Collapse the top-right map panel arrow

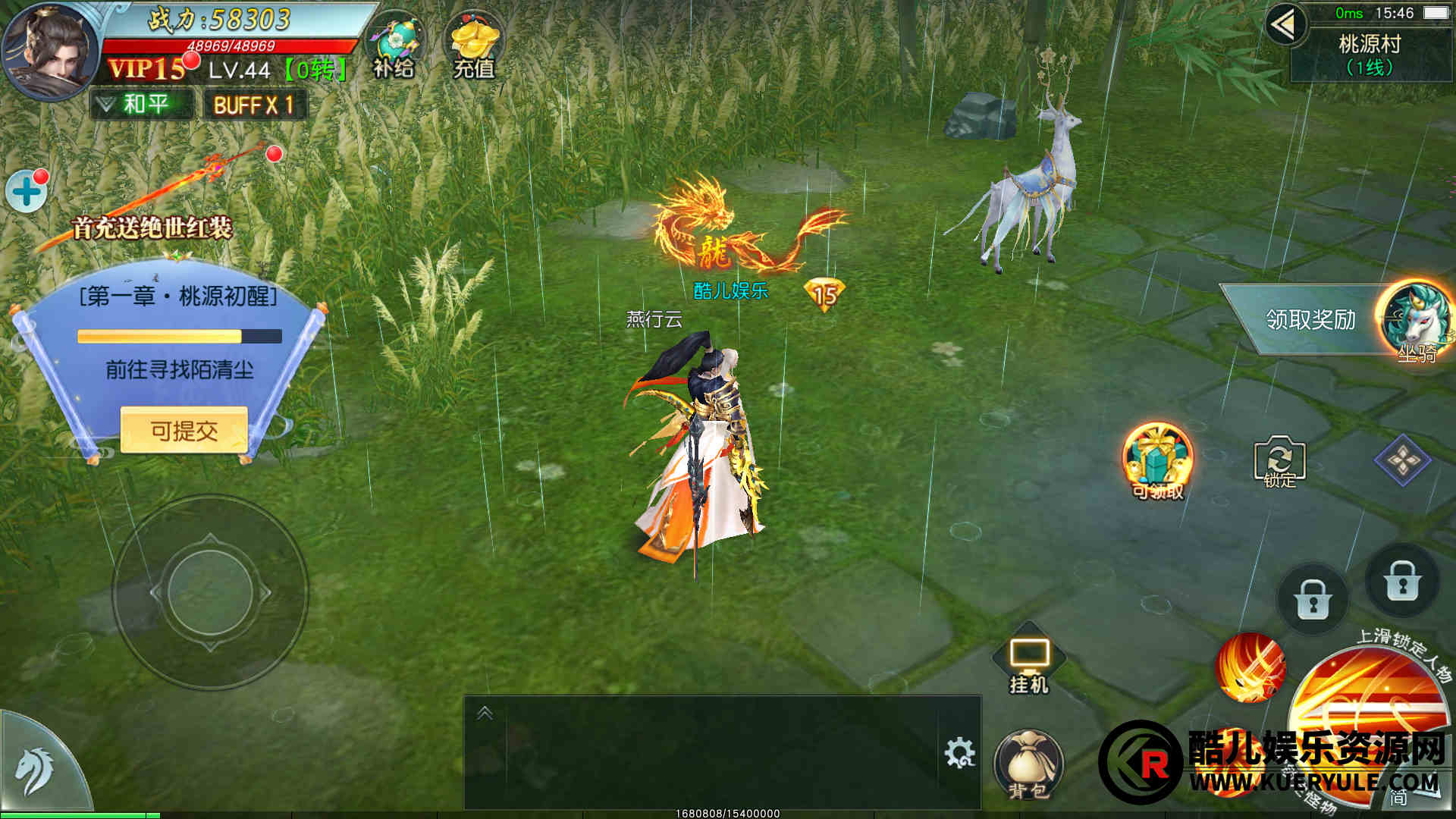click(1284, 26)
